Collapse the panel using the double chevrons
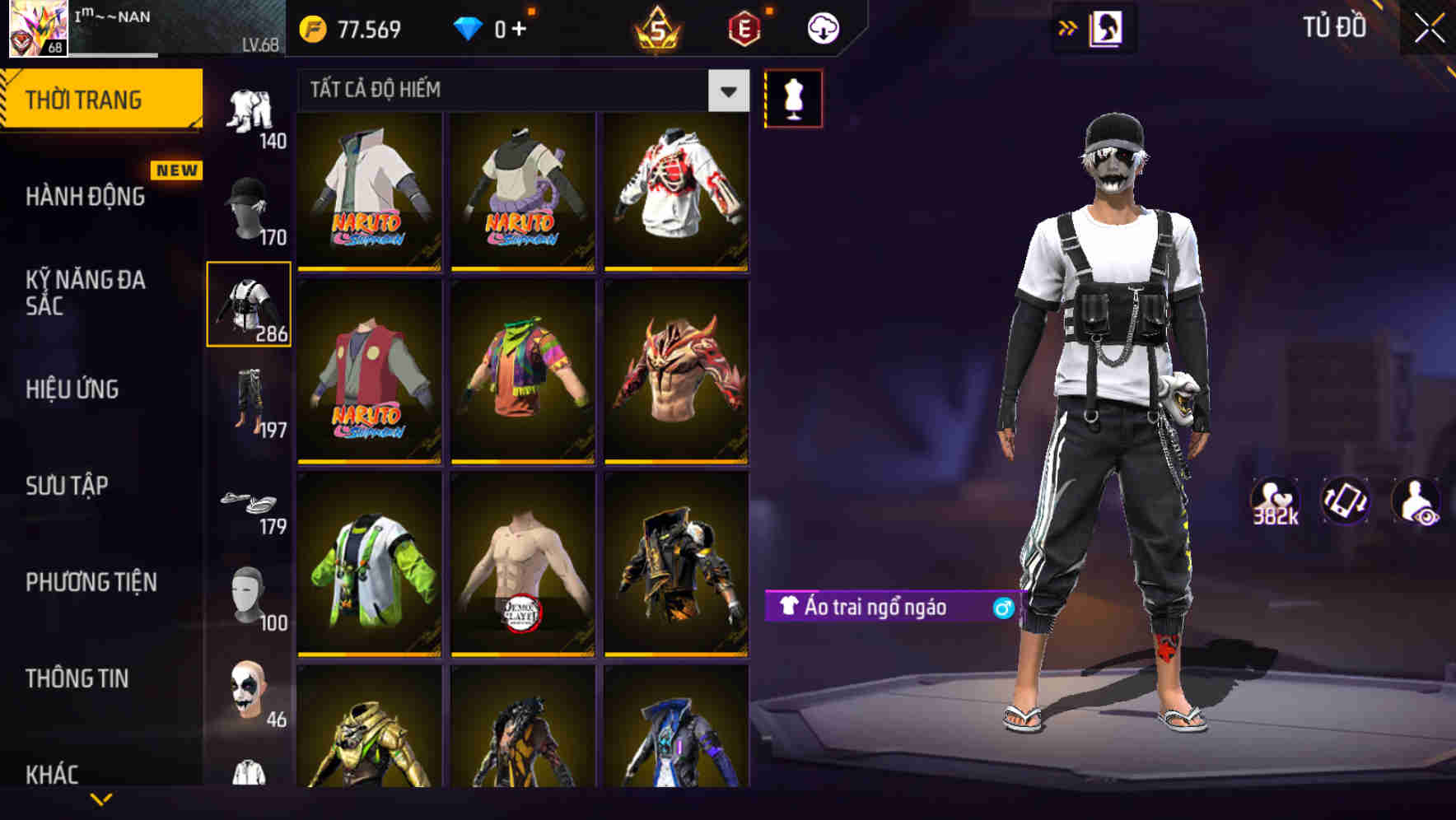 point(1068,27)
